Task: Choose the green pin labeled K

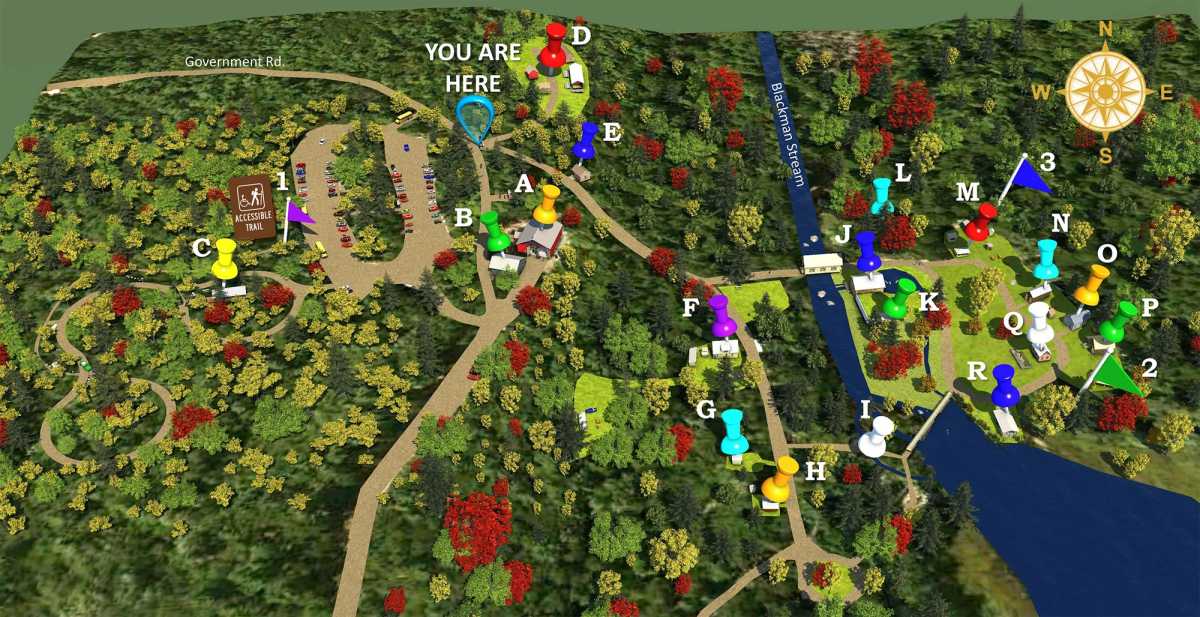Action: pyautogui.click(x=900, y=298)
